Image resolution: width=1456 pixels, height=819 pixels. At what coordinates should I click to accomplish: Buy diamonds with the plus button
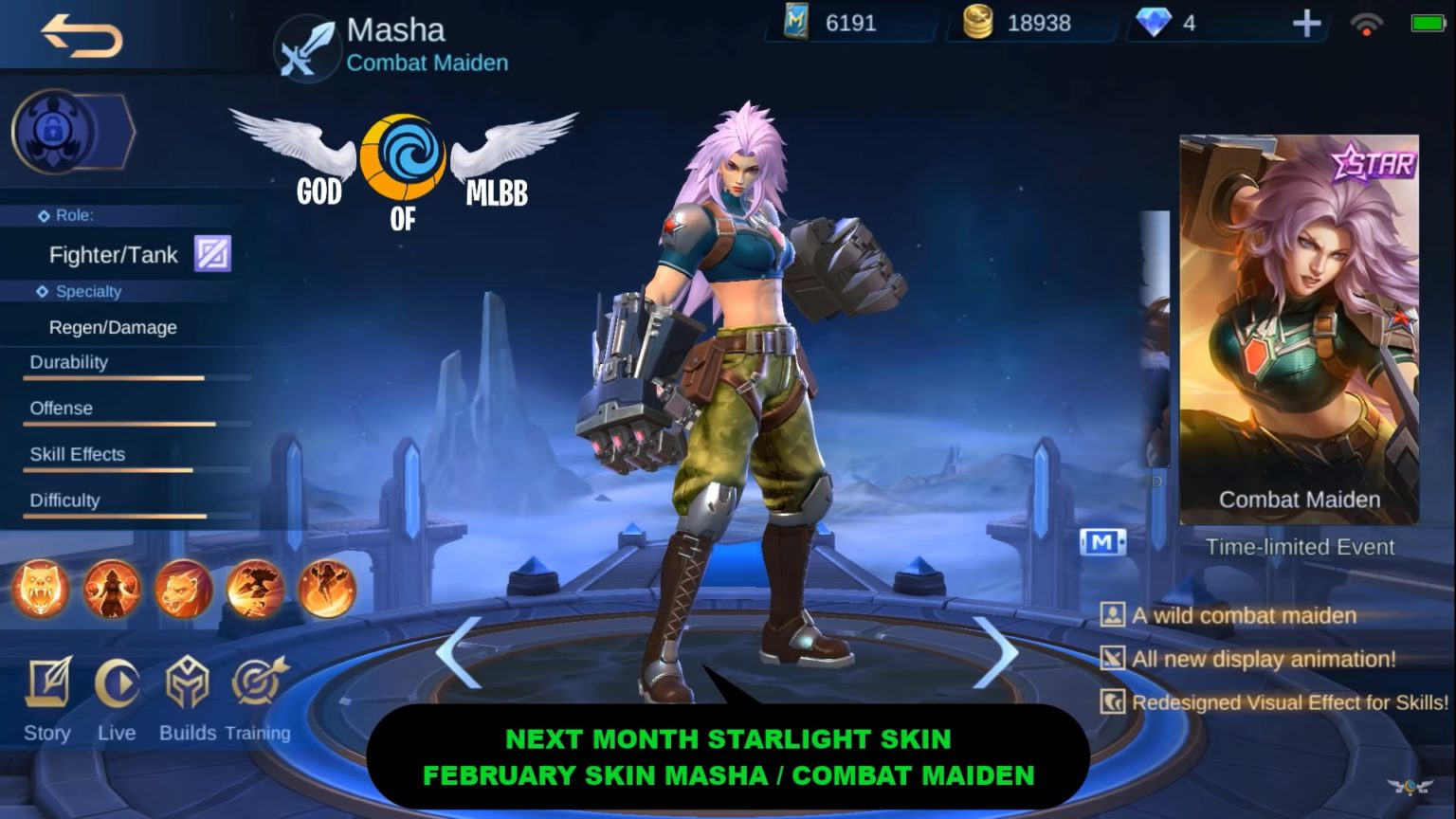click(x=1308, y=24)
